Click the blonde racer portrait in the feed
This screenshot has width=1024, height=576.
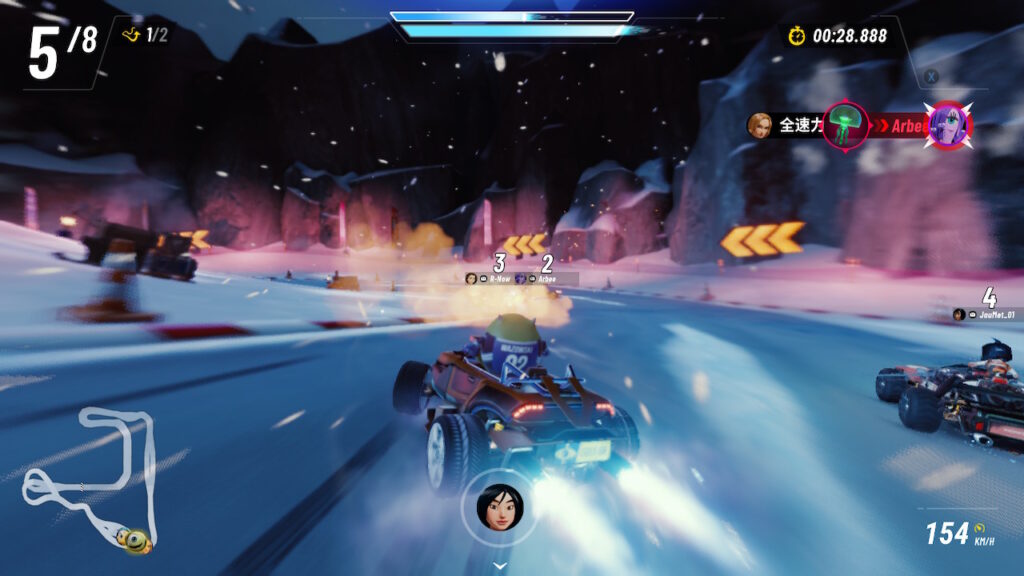(x=760, y=125)
